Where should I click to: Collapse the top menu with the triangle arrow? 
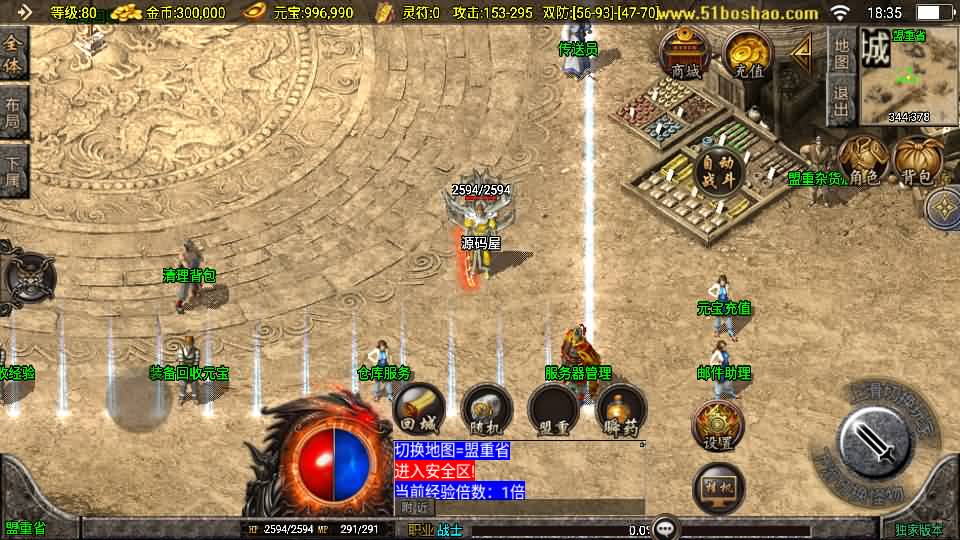(x=802, y=53)
